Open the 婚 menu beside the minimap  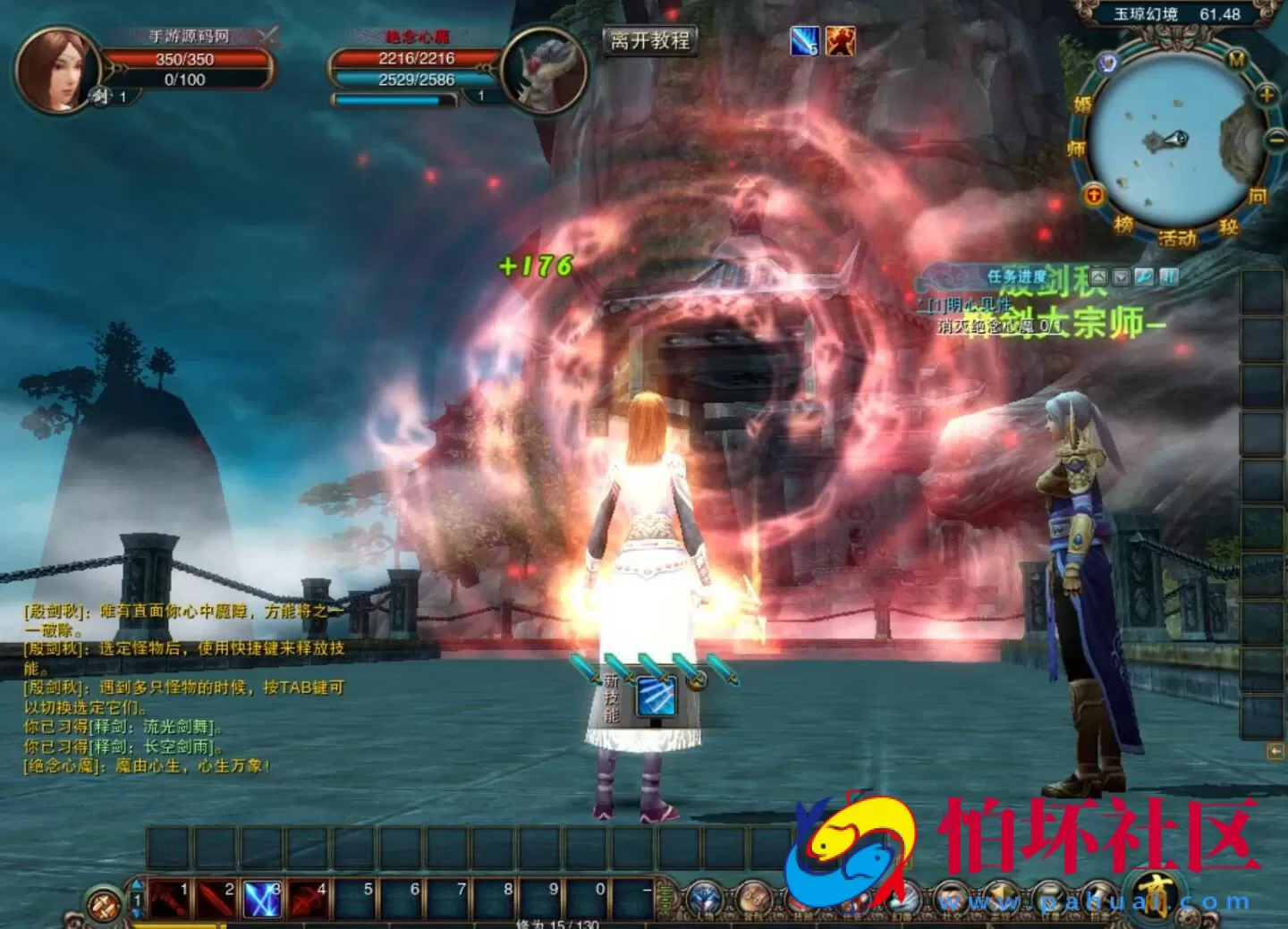pos(1082,103)
